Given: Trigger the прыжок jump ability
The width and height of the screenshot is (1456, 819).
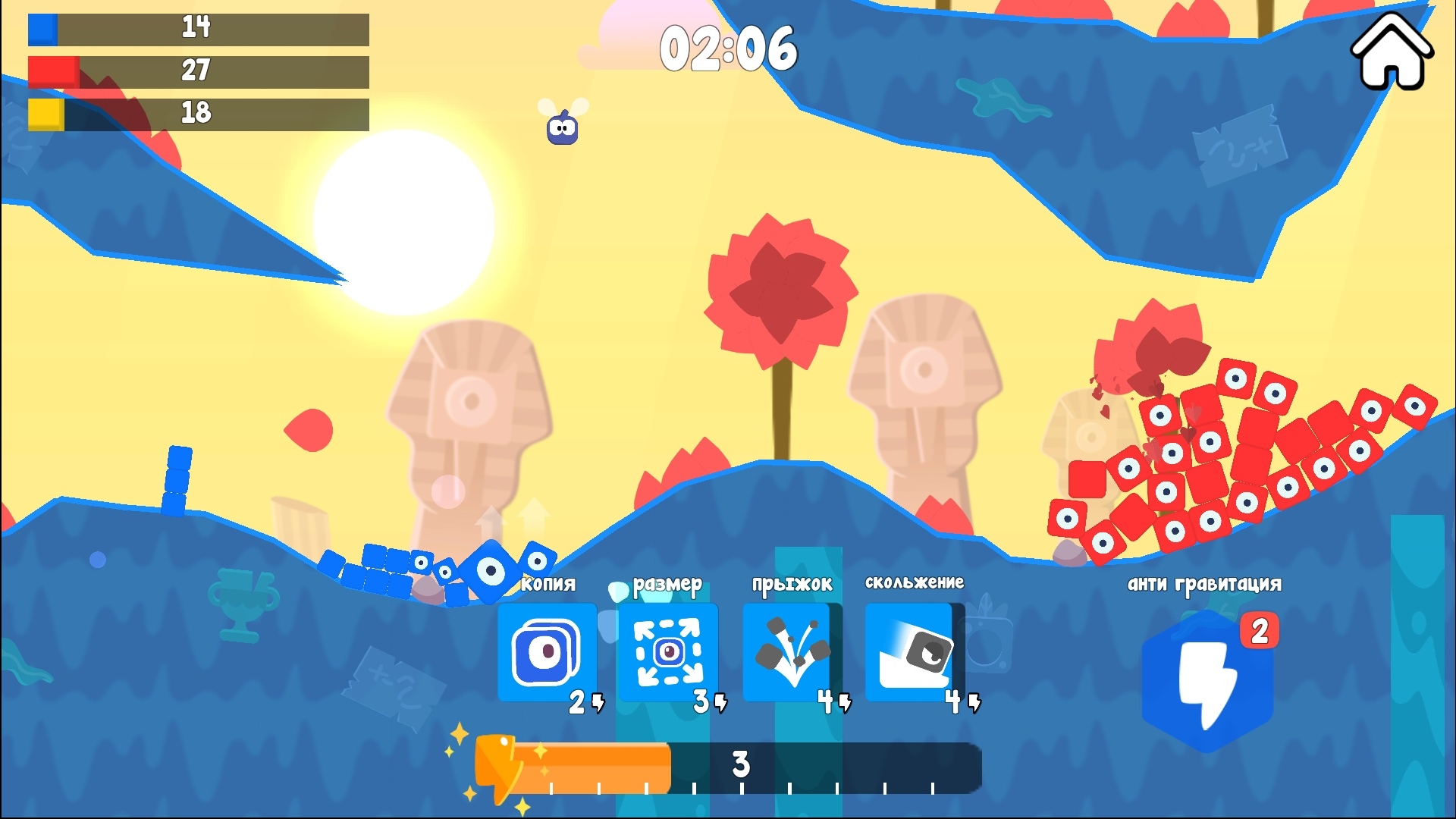Looking at the screenshot, I should point(787,654).
